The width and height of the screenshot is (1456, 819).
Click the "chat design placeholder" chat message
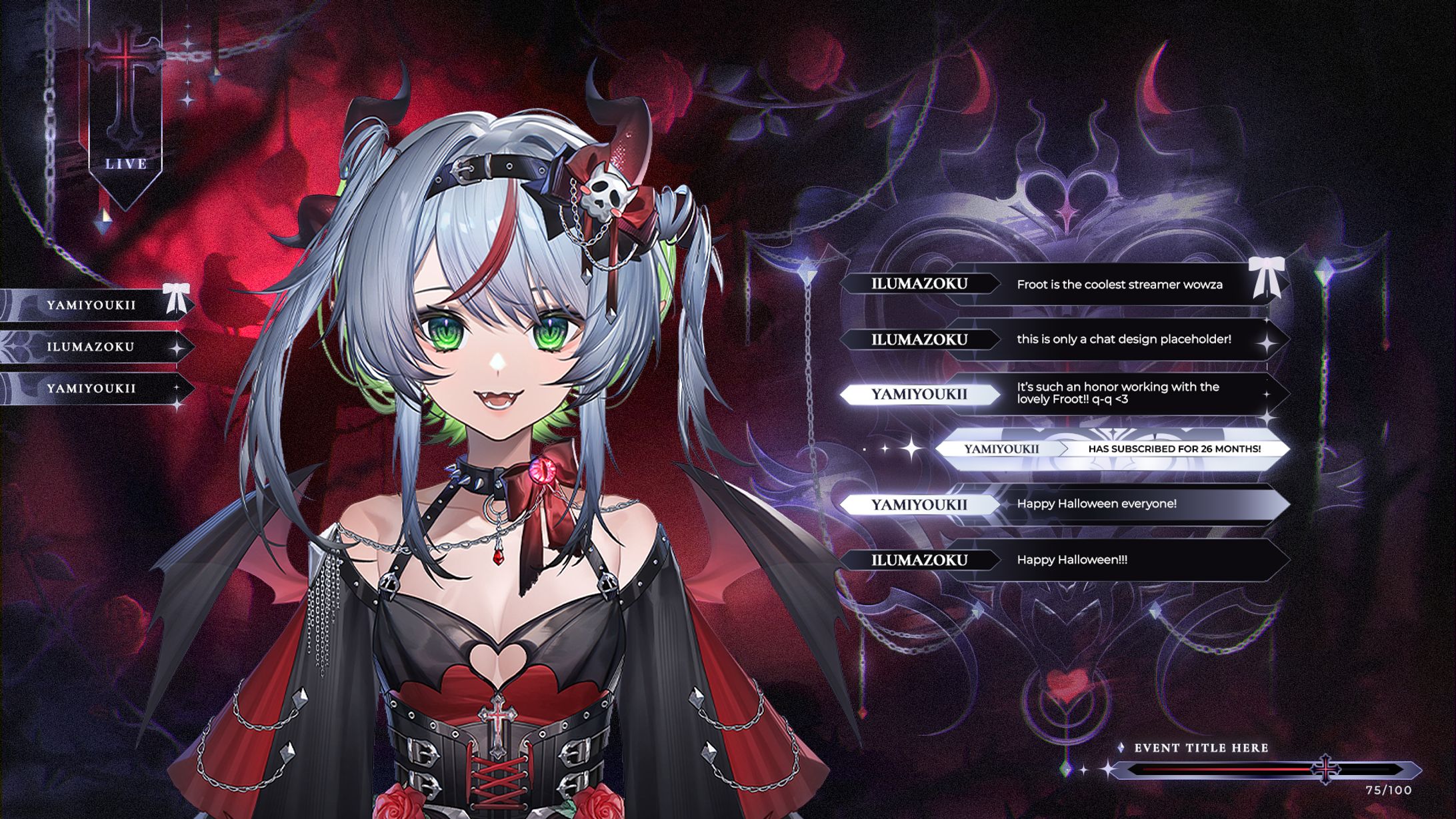(1123, 339)
